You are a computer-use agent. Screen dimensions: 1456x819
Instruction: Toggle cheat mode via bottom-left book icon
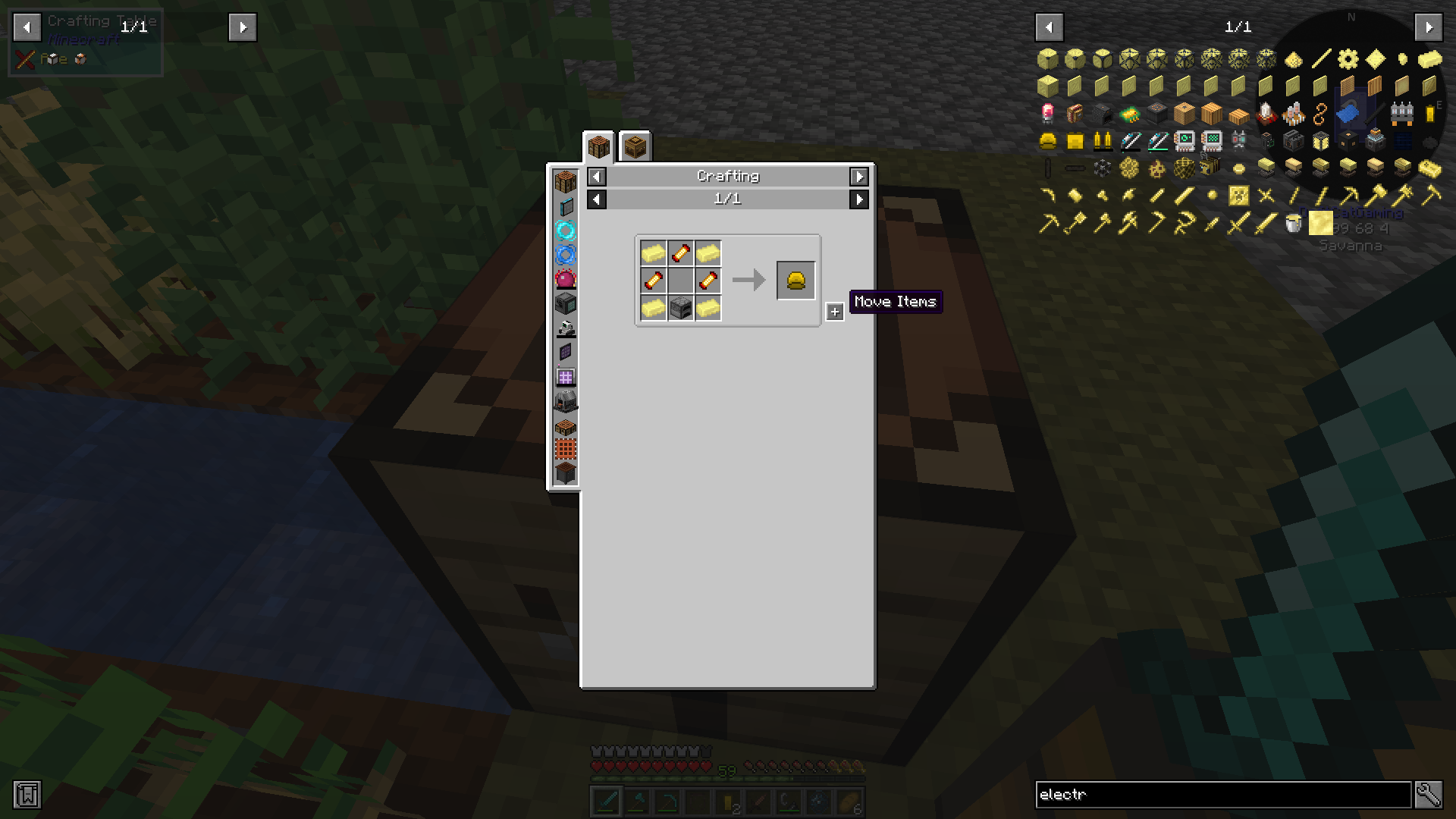click(29, 795)
